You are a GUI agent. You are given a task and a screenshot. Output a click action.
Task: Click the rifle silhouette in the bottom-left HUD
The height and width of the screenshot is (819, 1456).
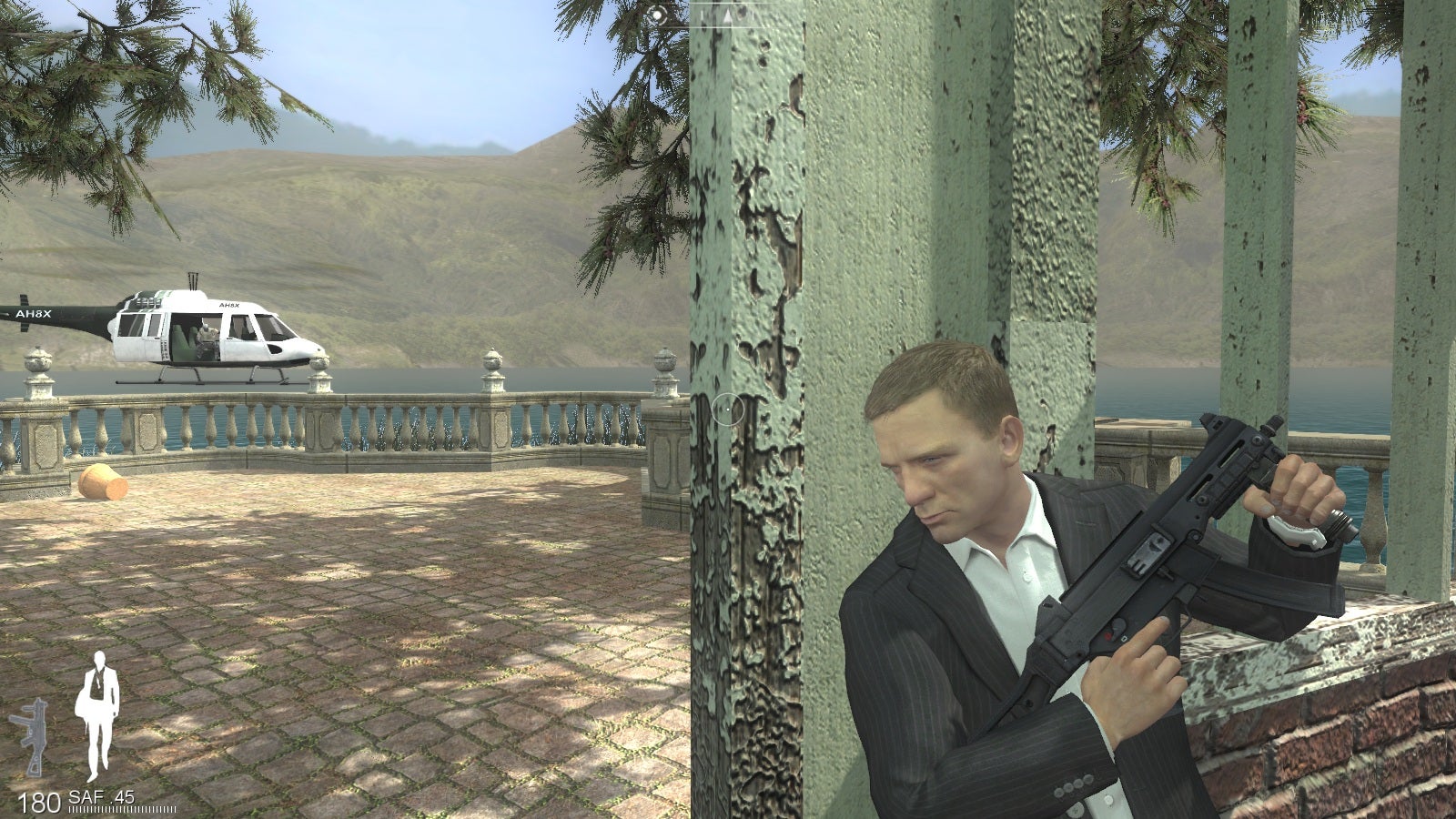[35, 737]
